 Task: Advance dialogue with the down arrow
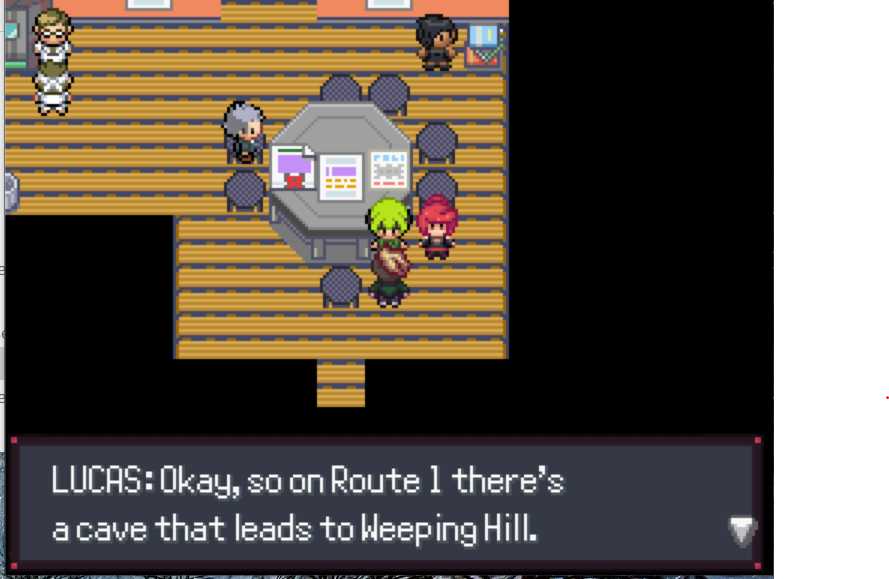point(741,530)
